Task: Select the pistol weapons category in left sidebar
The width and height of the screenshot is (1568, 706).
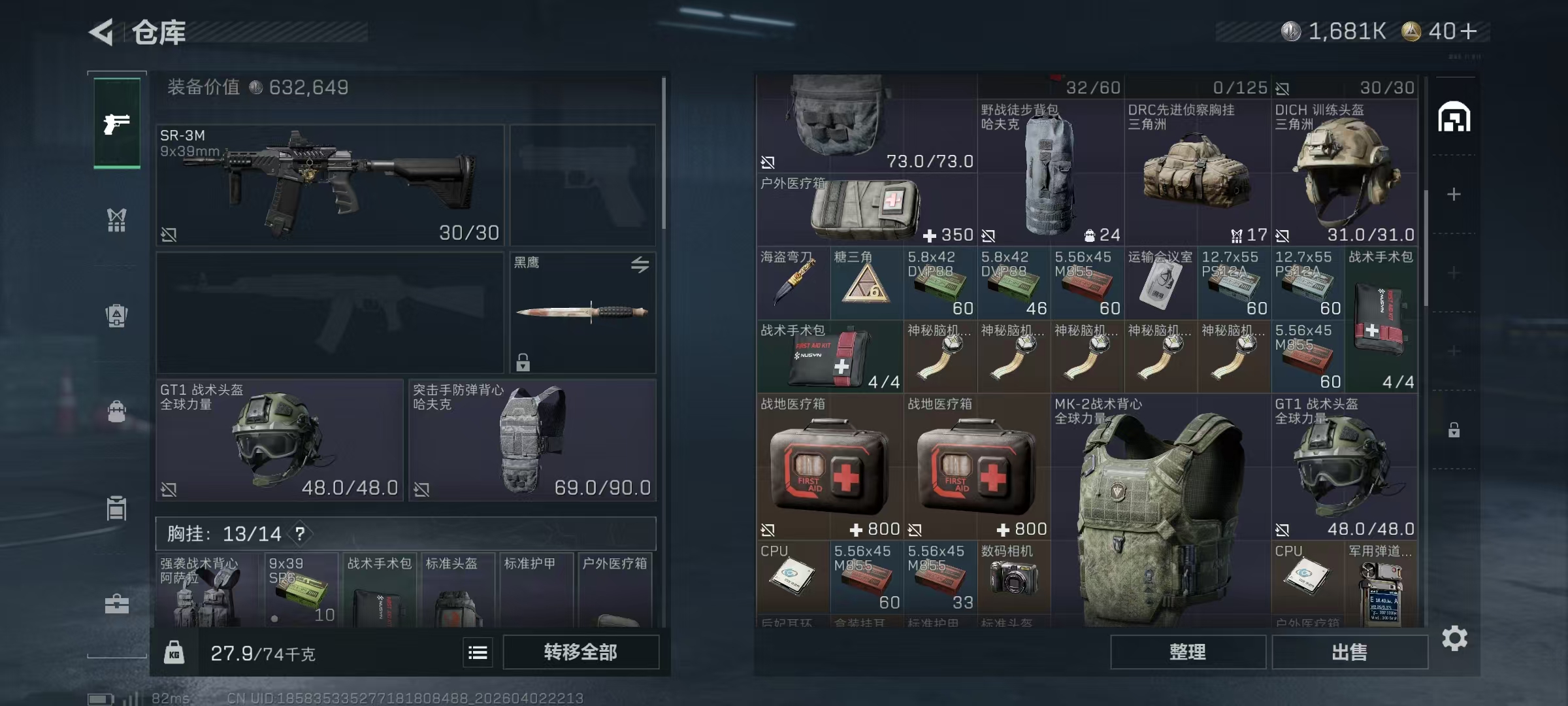Action: 116,122
